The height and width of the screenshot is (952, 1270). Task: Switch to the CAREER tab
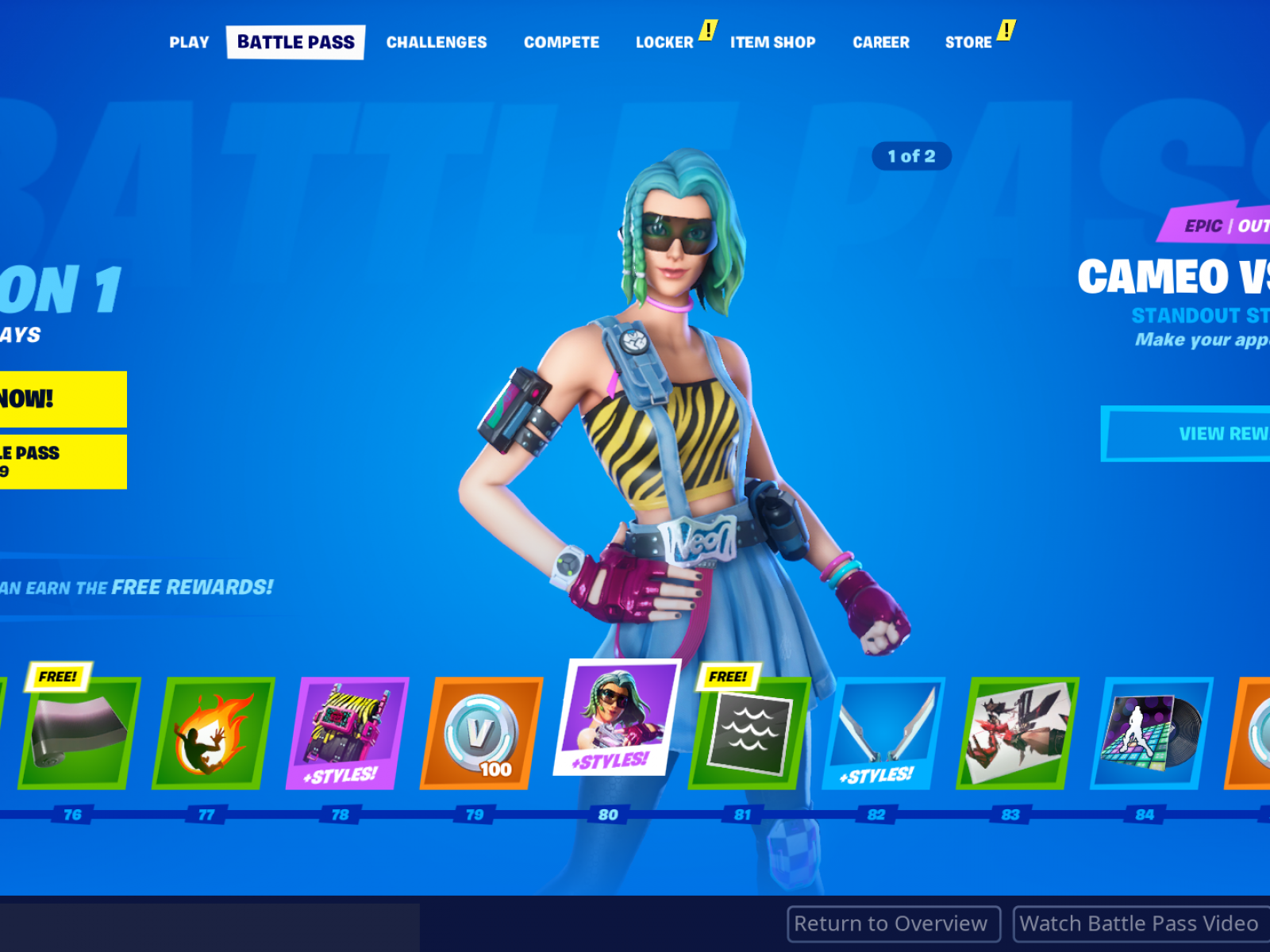880,42
